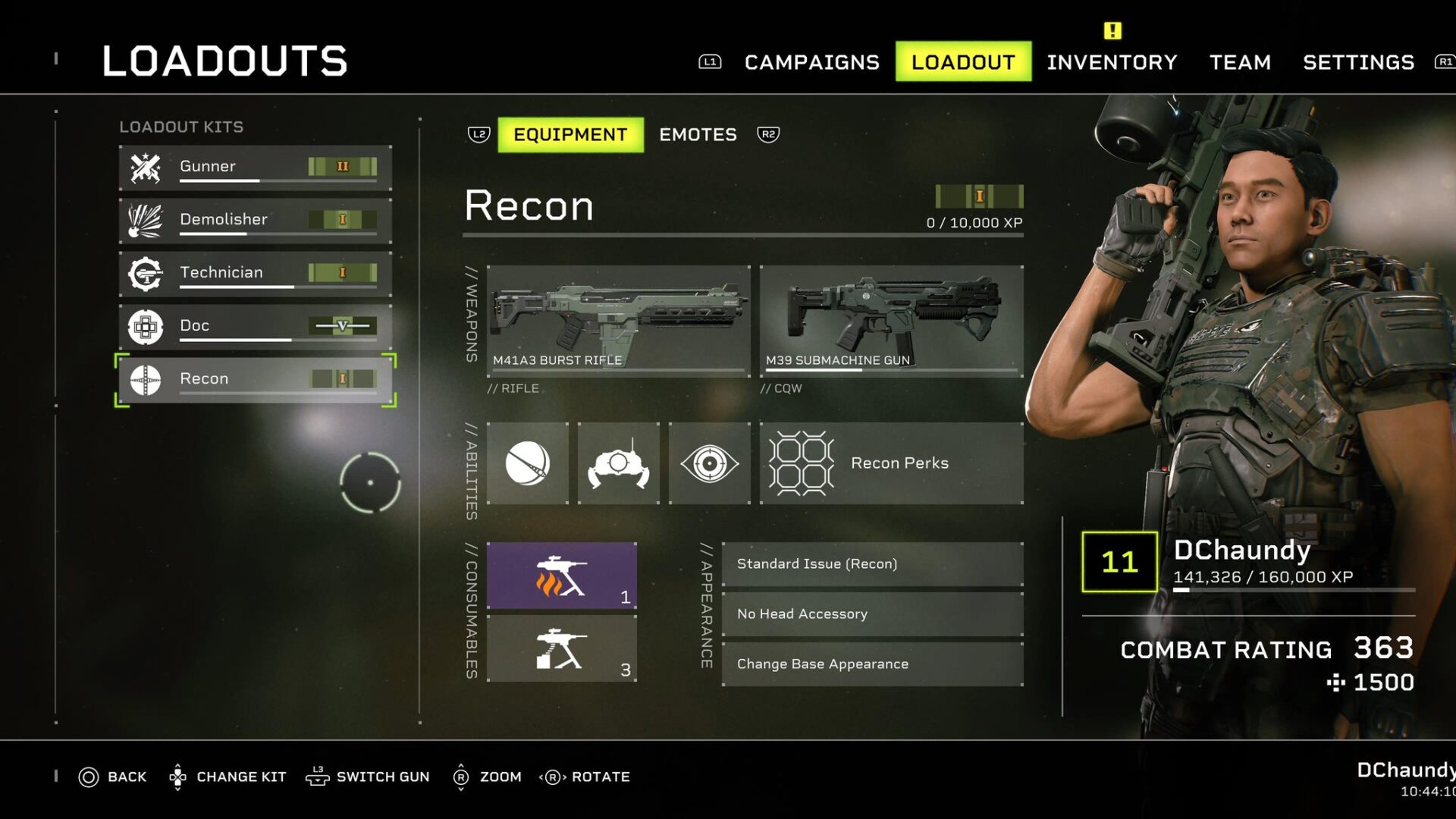Click the eye-shaped tactical vision ability icon
Viewport: 1456px width, 819px height.
(x=710, y=463)
